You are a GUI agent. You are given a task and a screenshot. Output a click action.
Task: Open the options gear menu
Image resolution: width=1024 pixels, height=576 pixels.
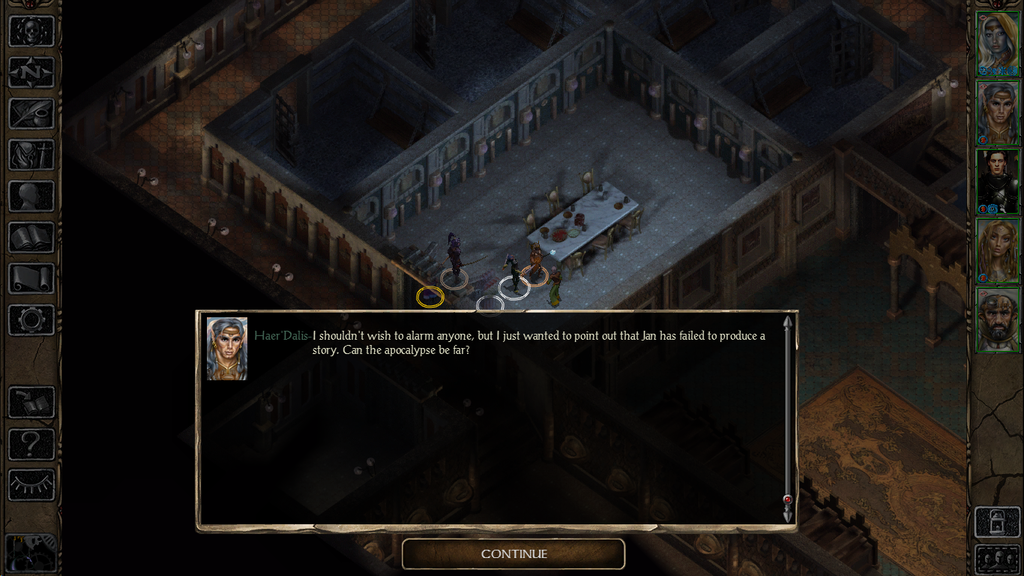[31, 320]
